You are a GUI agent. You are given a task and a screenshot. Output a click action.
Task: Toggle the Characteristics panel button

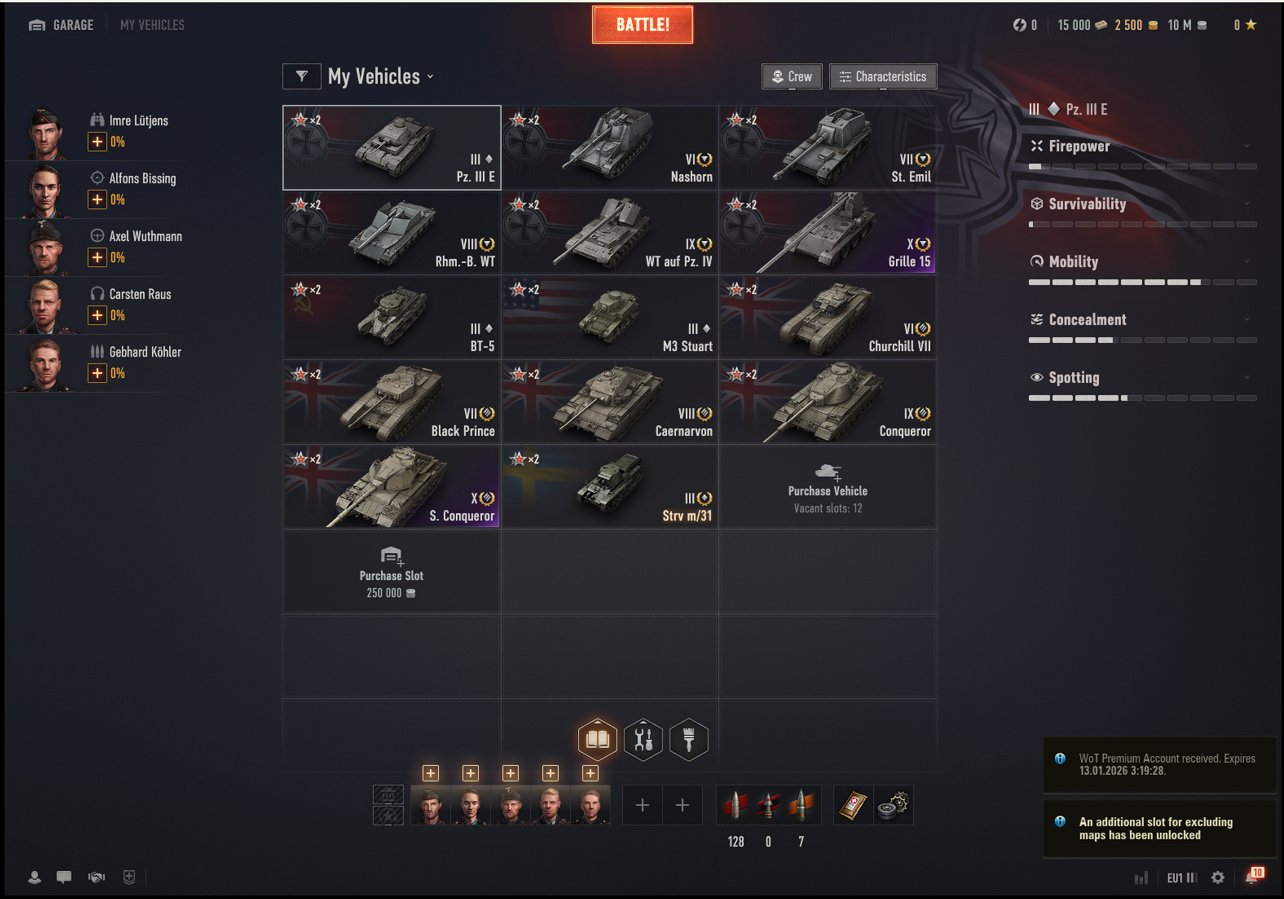tap(882, 77)
